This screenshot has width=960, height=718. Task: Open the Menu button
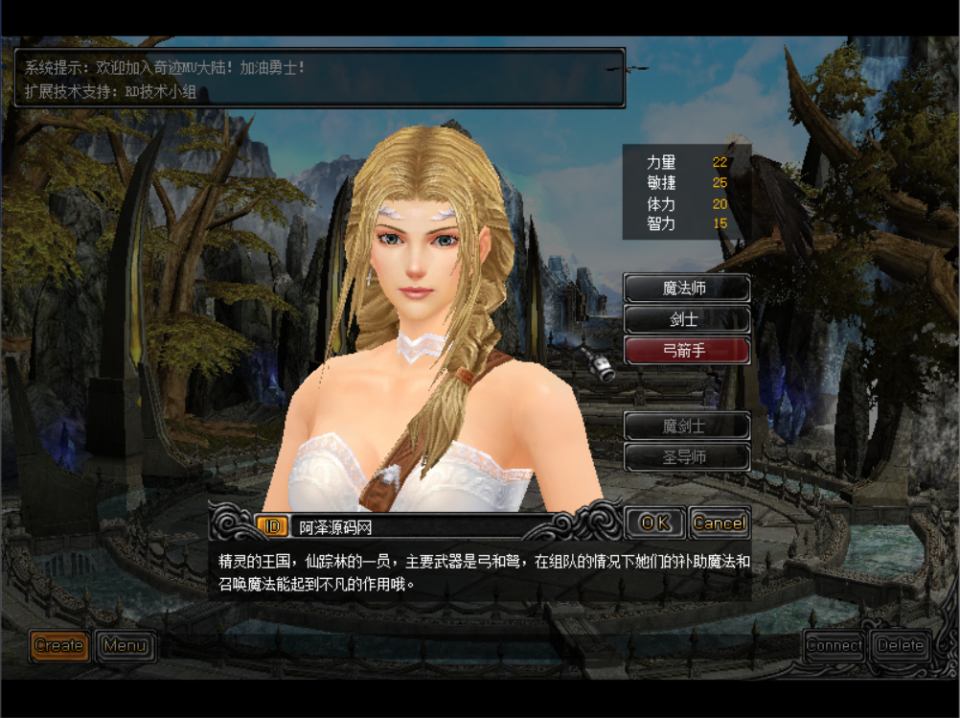[125, 645]
